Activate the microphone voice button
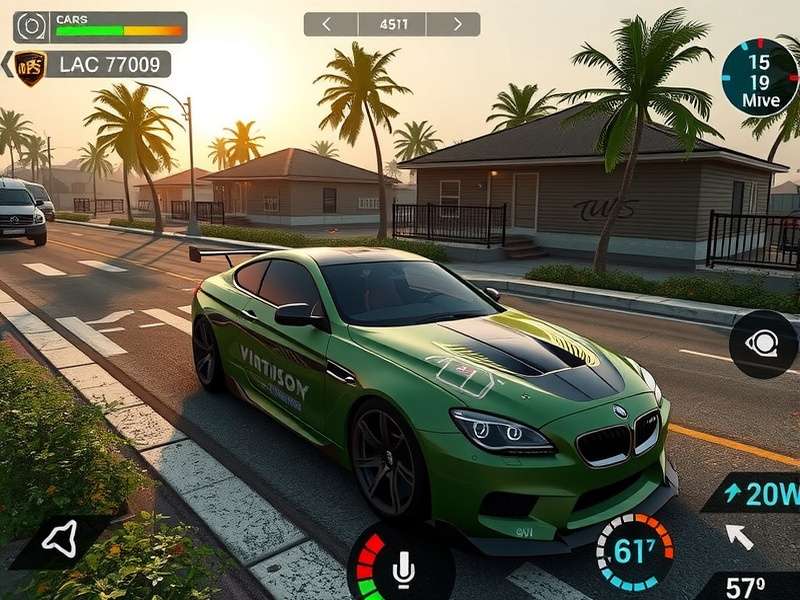This screenshot has height=600, width=800. coord(403,569)
